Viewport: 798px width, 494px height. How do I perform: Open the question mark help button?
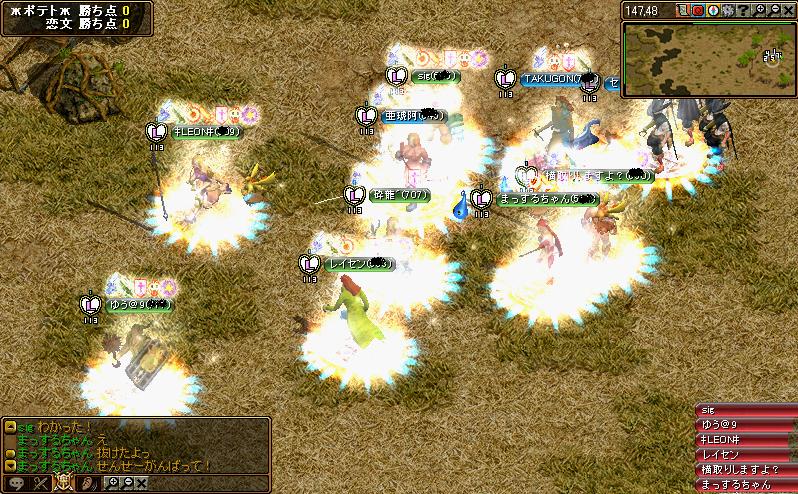tap(743, 10)
